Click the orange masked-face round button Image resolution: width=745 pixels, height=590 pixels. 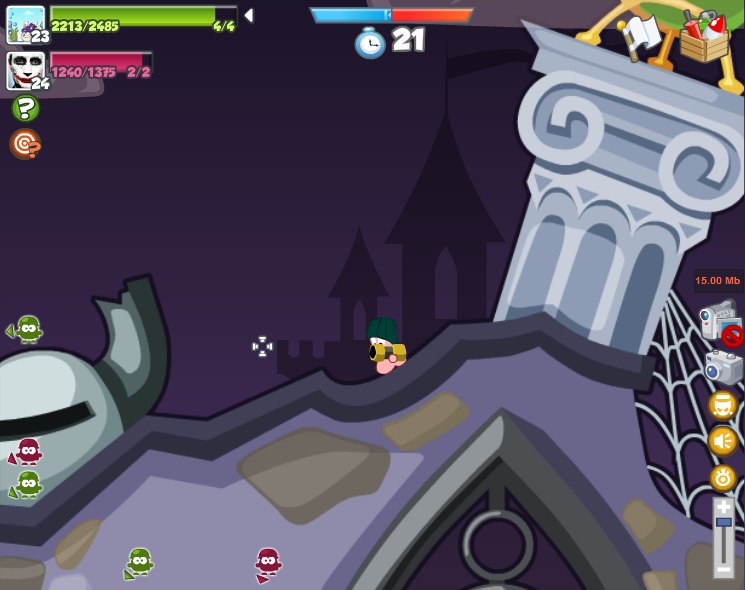pos(723,405)
